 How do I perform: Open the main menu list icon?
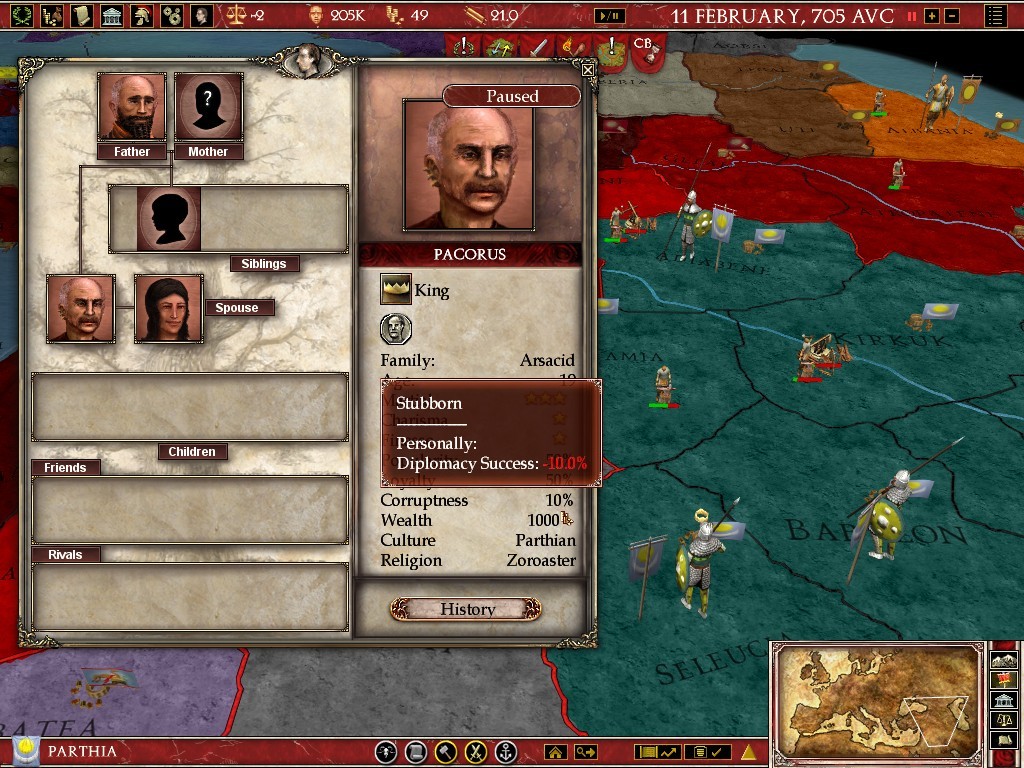tap(995, 16)
